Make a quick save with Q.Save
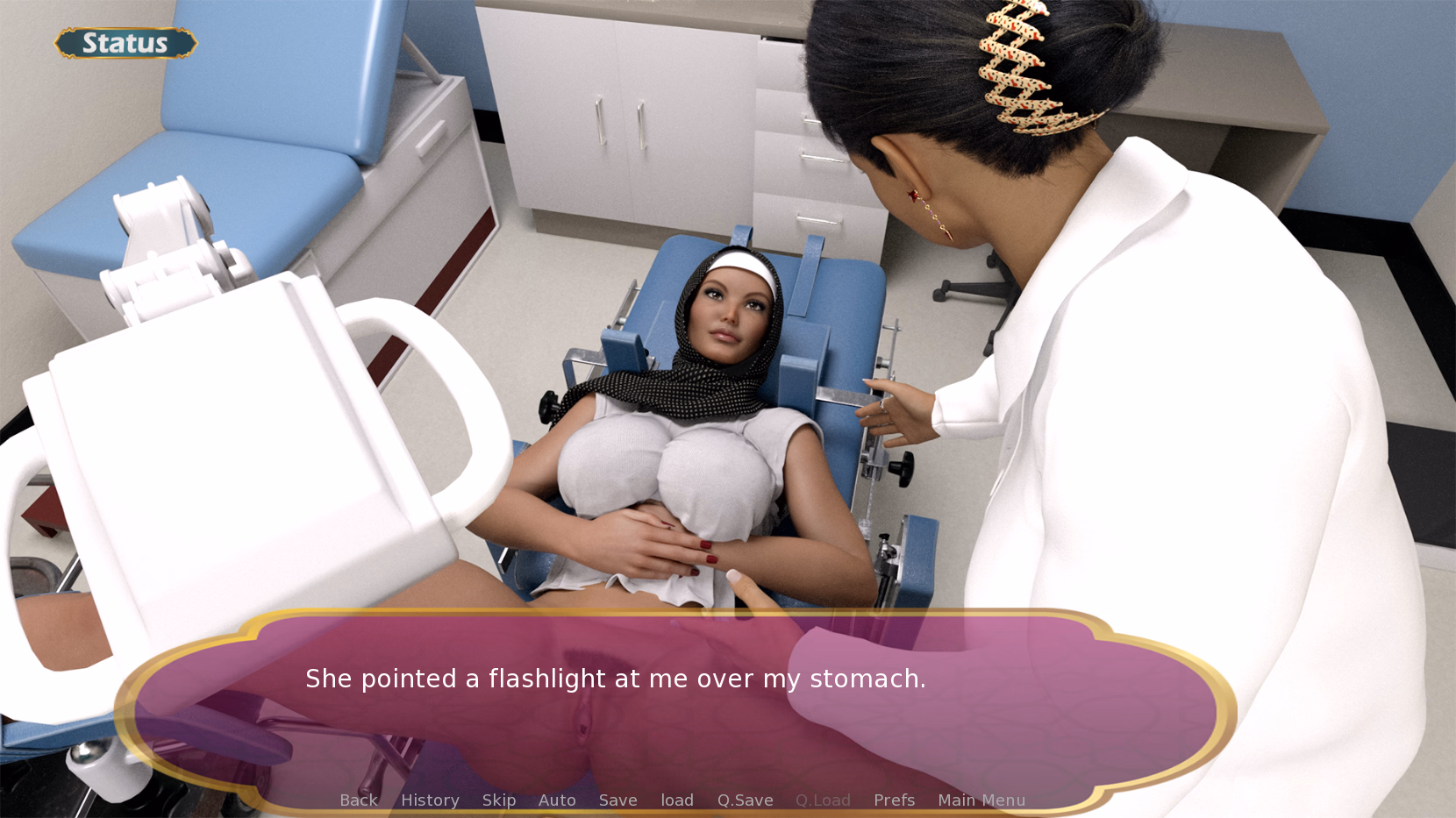The image size is (1456, 818). click(x=745, y=800)
